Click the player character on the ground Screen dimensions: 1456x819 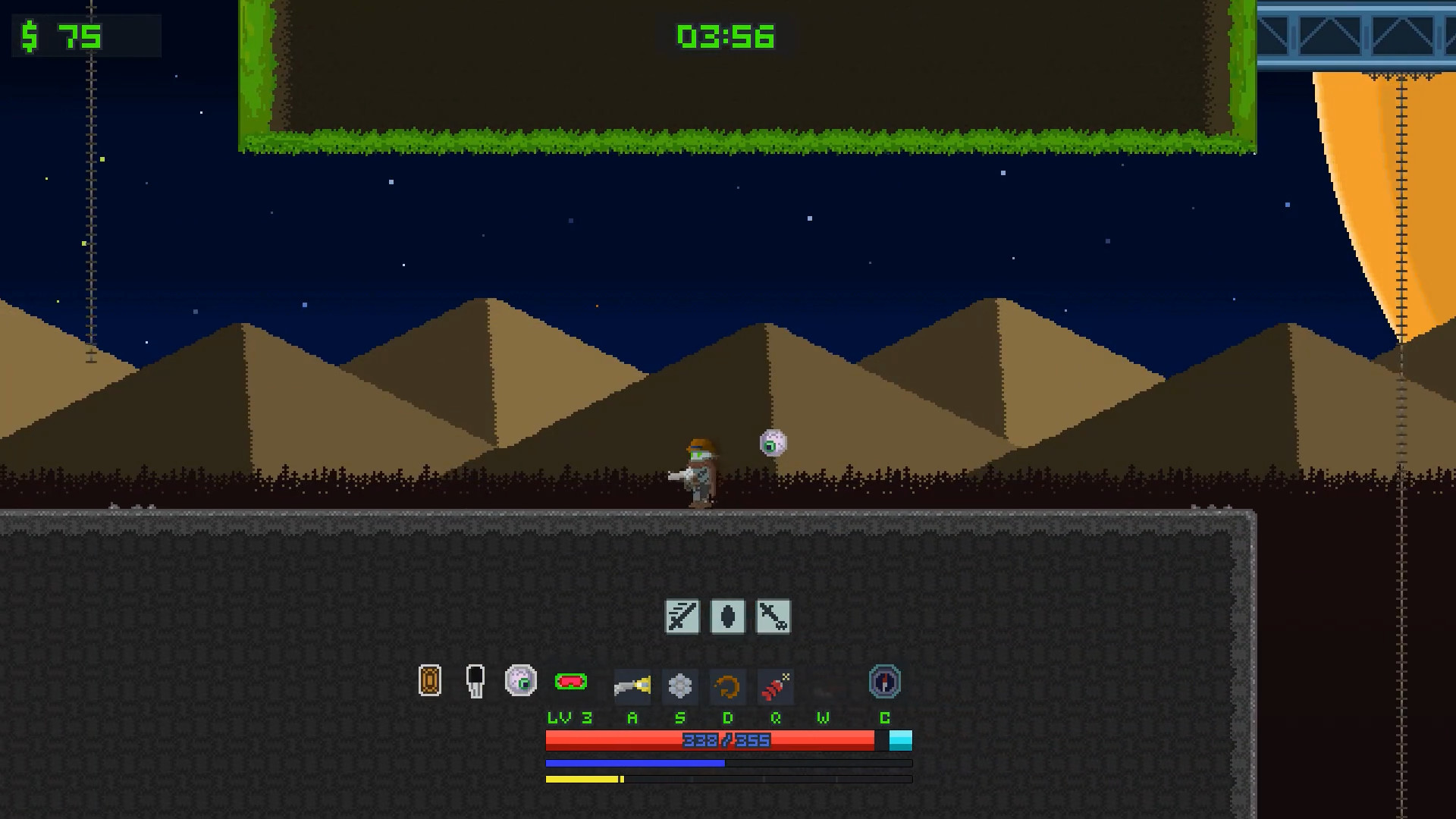(698, 470)
